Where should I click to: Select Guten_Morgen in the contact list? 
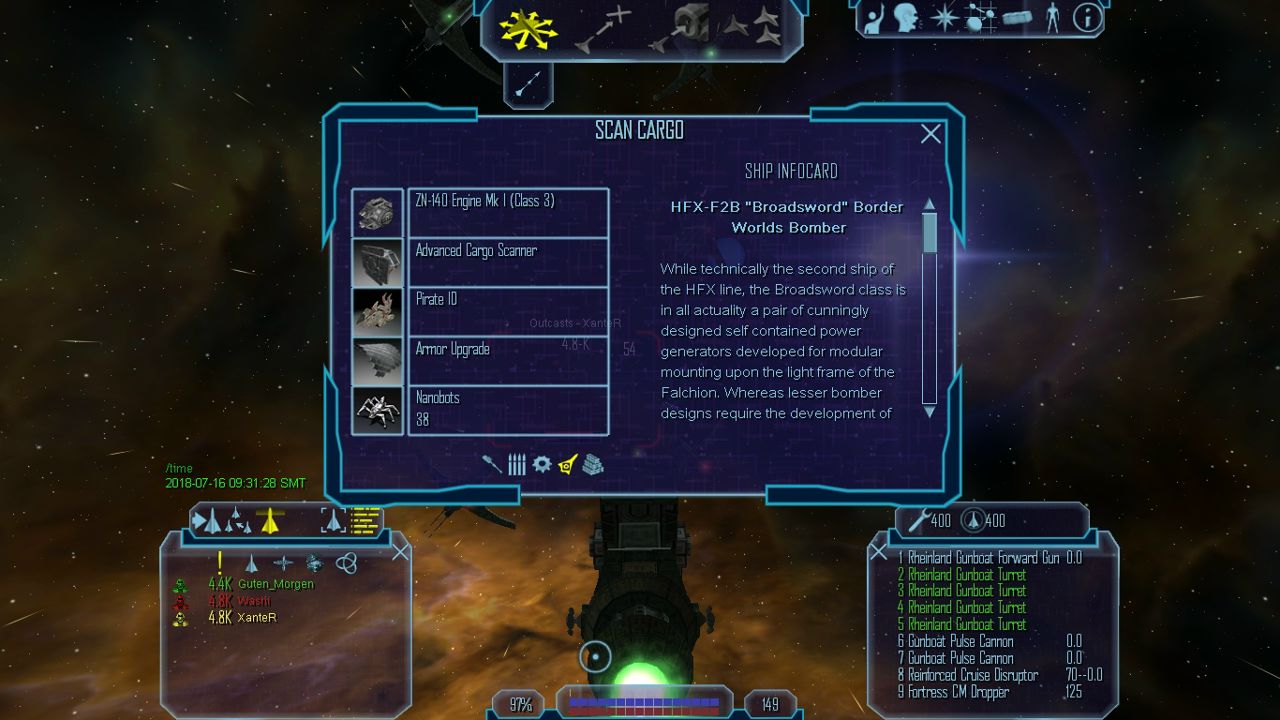click(x=275, y=584)
